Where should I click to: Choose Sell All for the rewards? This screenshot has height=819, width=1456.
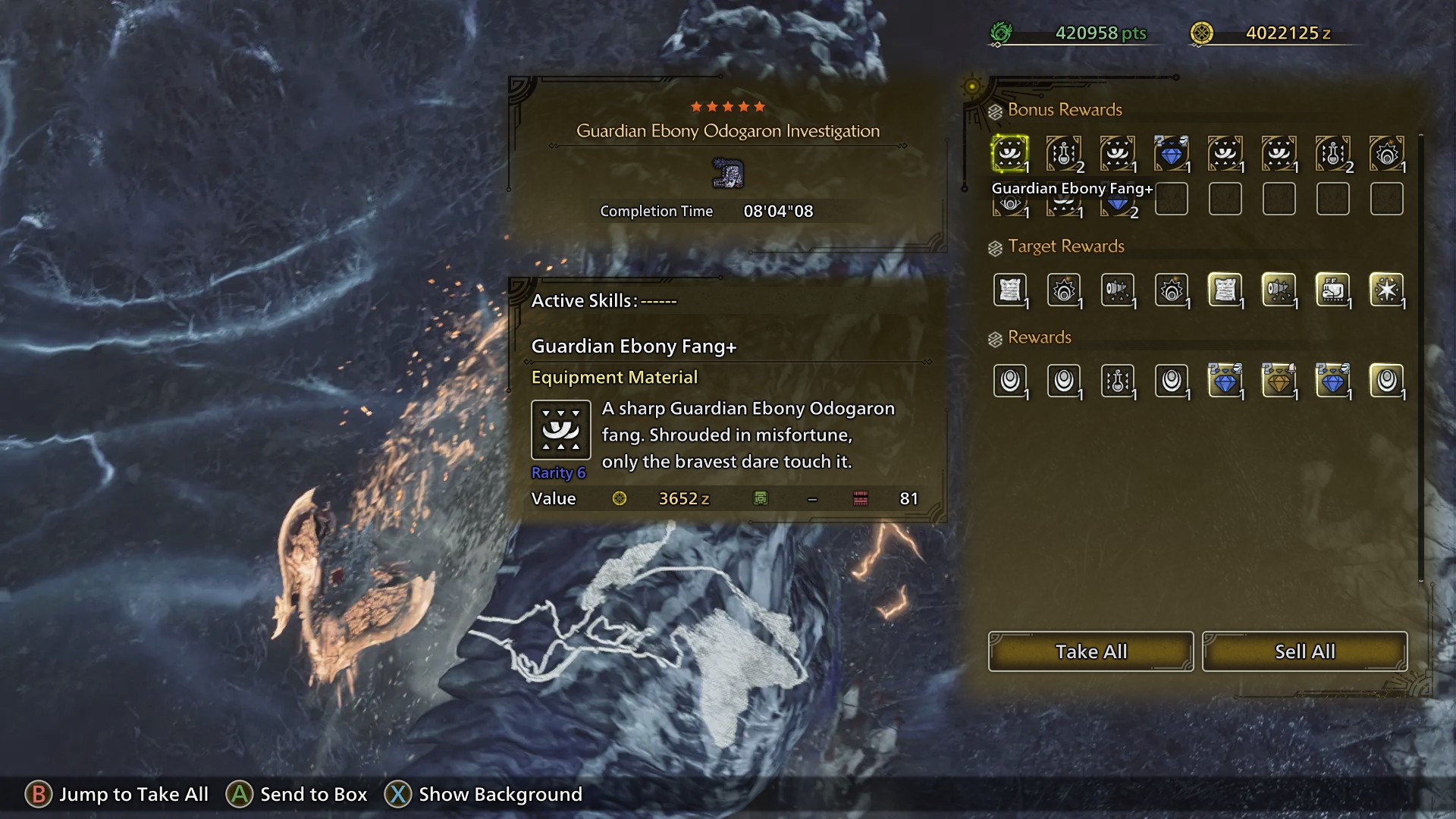(x=1304, y=651)
